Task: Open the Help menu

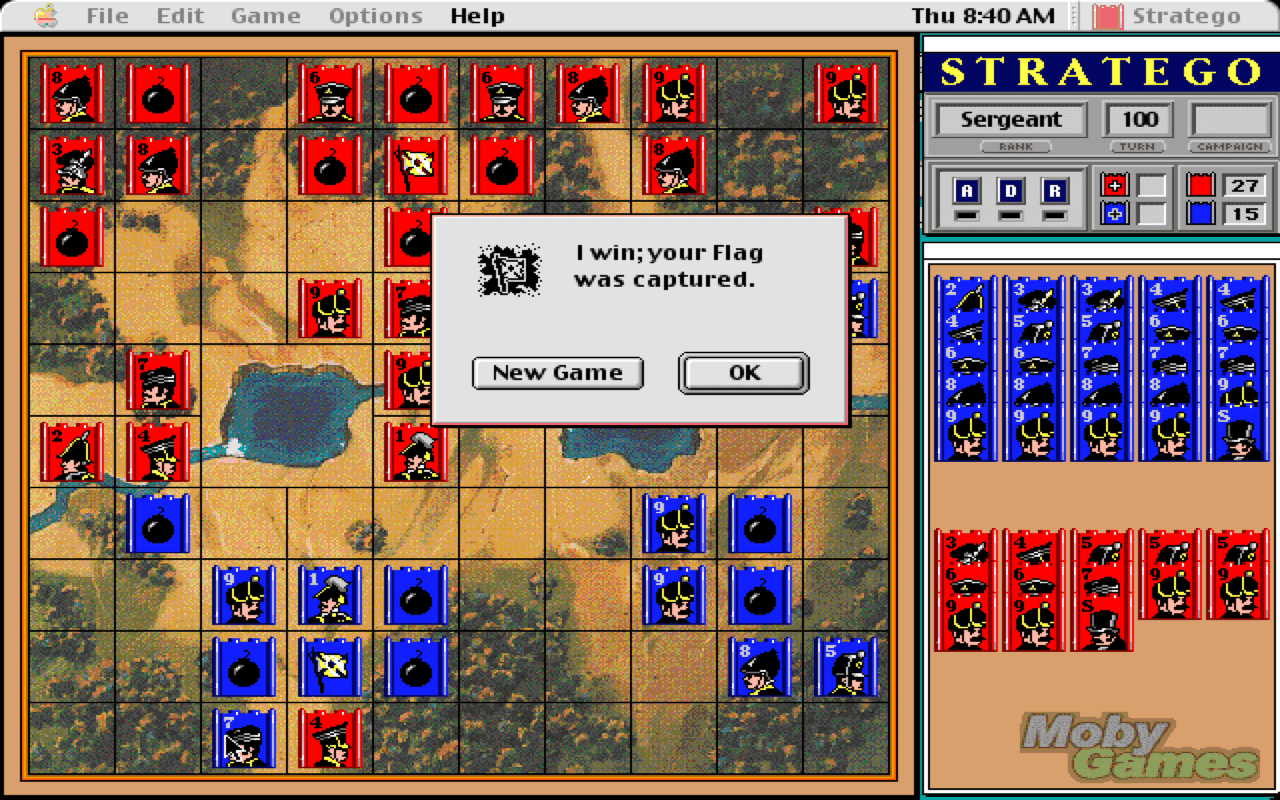Action: [x=477, y=15]
